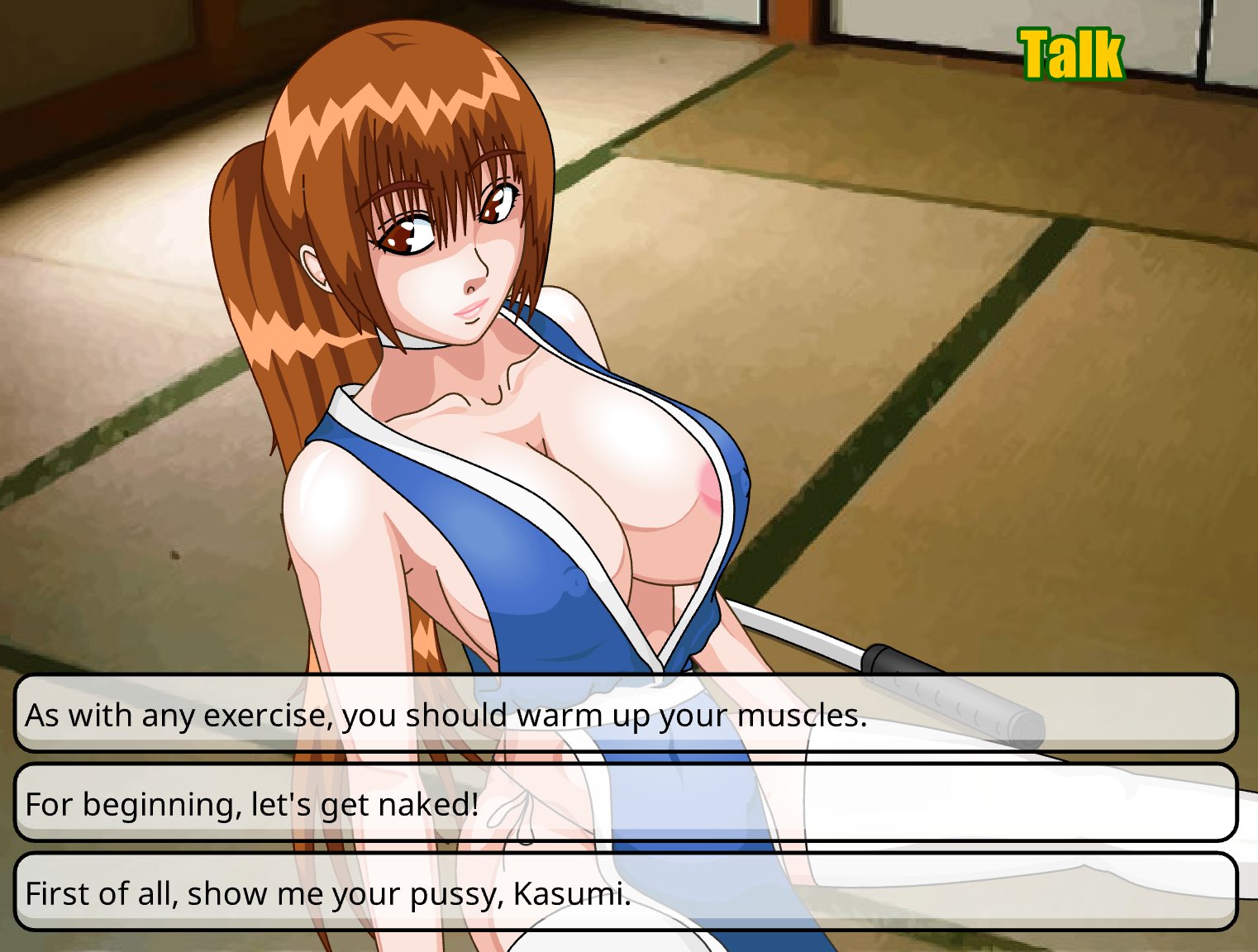Screen dimensions: 1258x952
Task: Pick the reply starting with "First of all"
Action: 626,892
